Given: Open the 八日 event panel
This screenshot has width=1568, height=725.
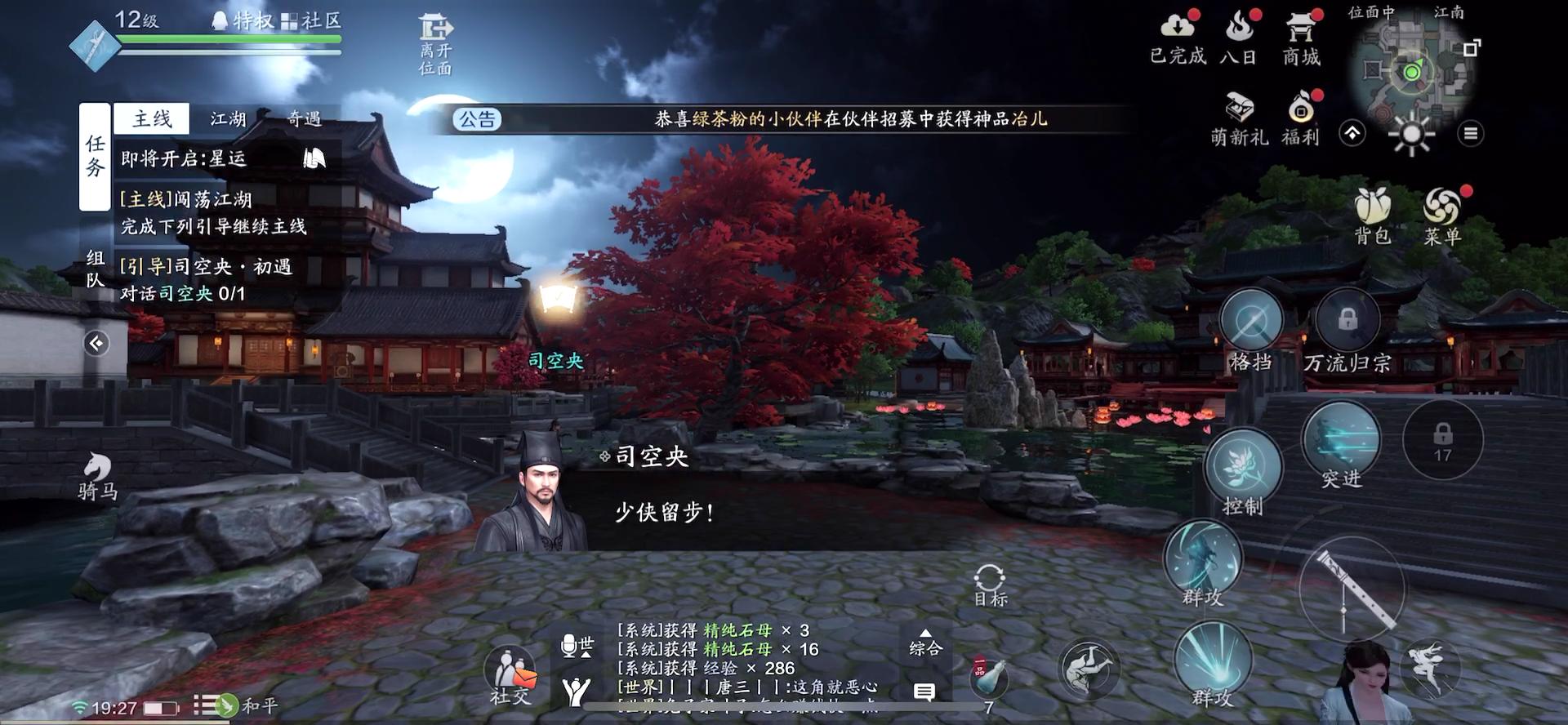Looking at the screenshot, I should point(1240,37).
